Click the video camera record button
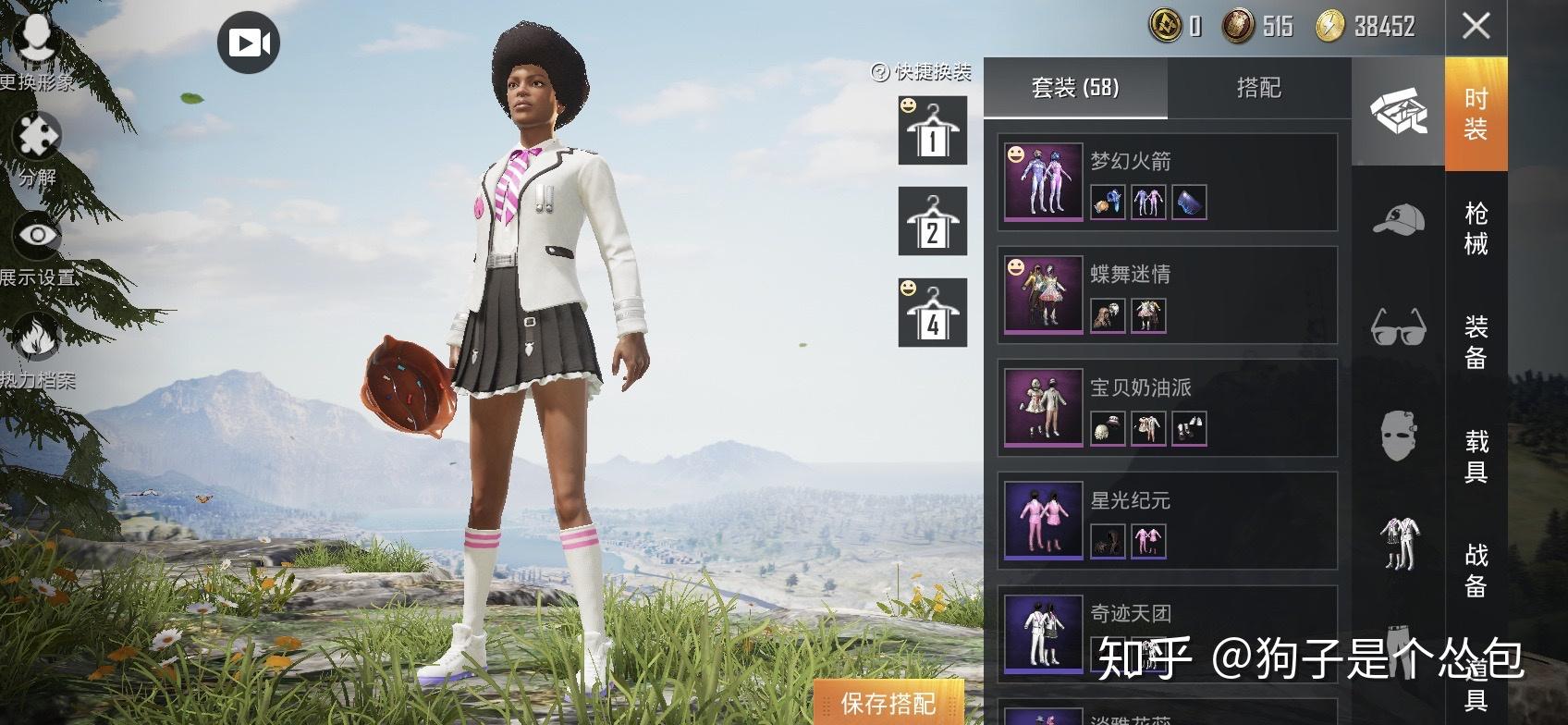1568x725 pixels. click(249, 43)
